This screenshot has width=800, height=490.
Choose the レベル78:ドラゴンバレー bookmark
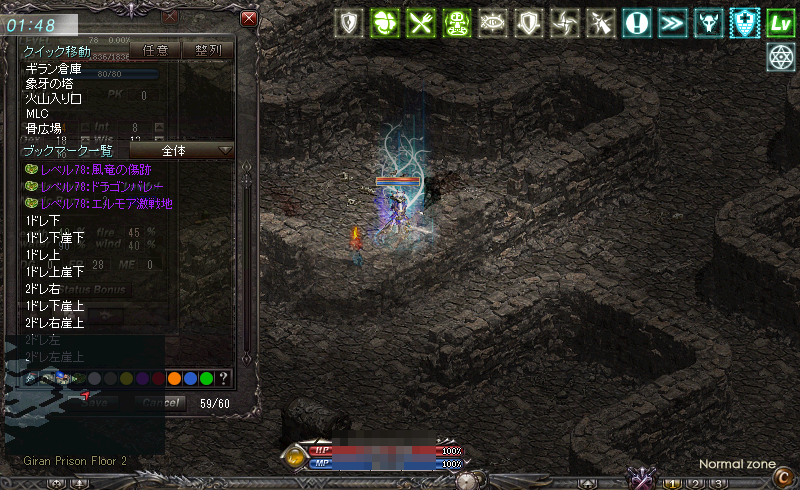[101, 187]
